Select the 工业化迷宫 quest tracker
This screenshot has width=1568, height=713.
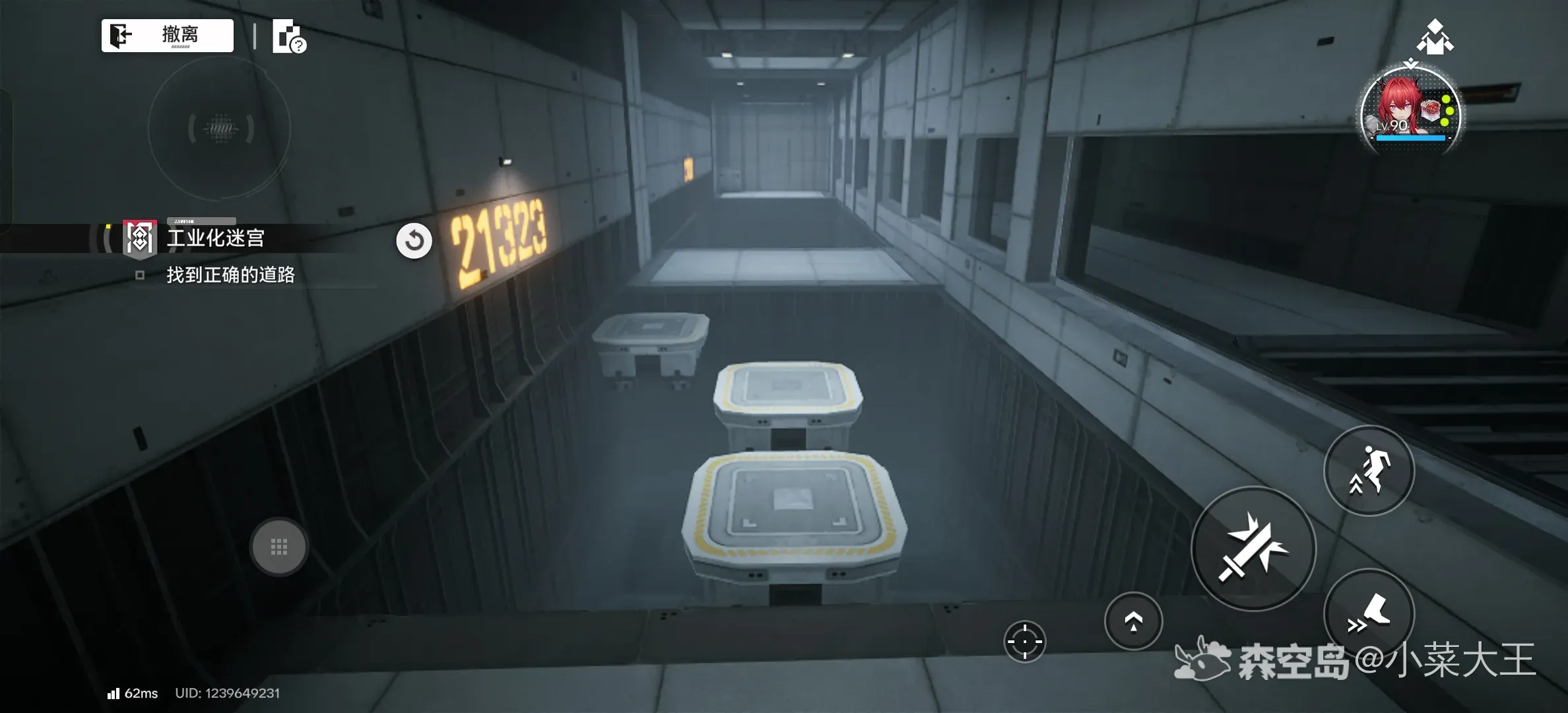[214, 238]
